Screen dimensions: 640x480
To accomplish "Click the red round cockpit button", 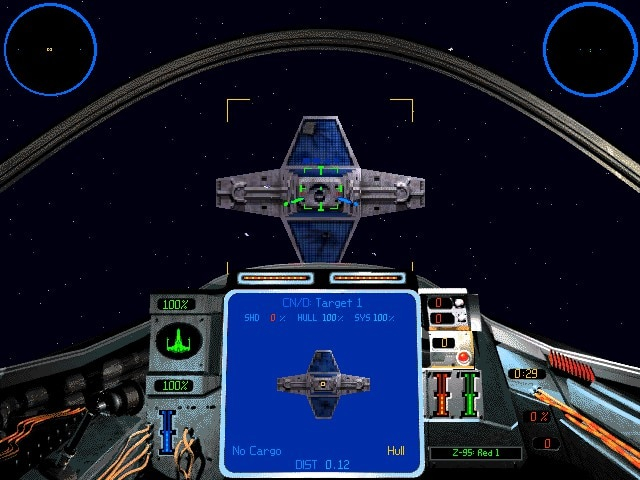I will (x=463, y=357).
